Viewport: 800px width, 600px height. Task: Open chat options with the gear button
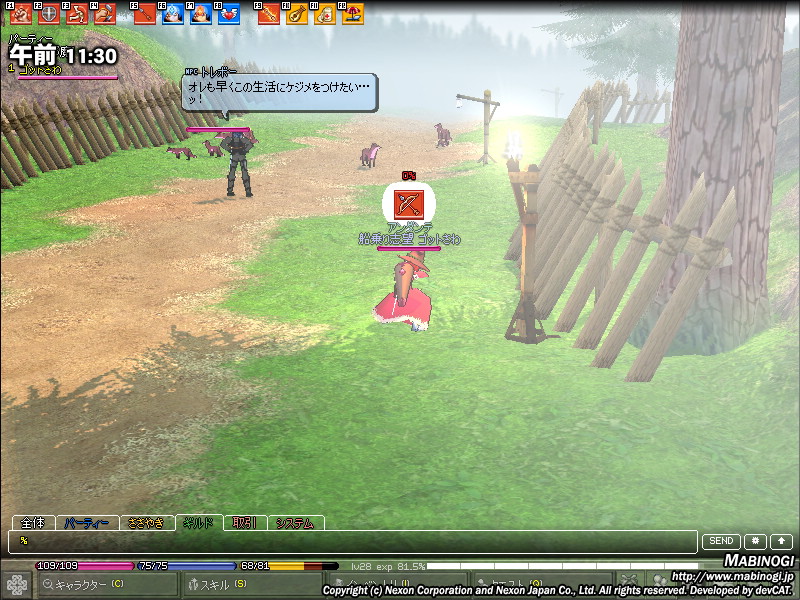755,541
